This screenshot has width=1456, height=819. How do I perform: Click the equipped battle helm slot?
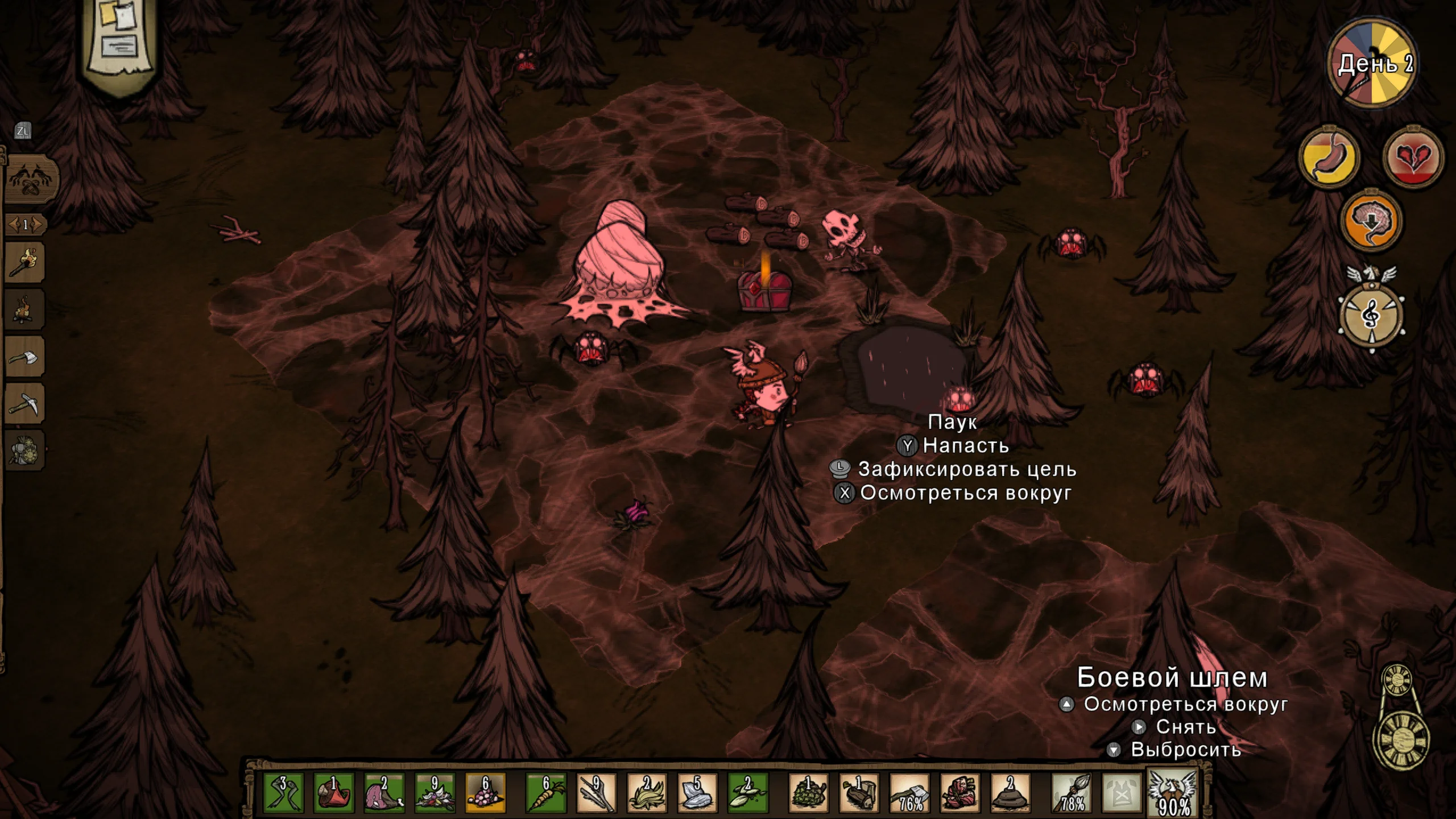[x=1173, y=792]
